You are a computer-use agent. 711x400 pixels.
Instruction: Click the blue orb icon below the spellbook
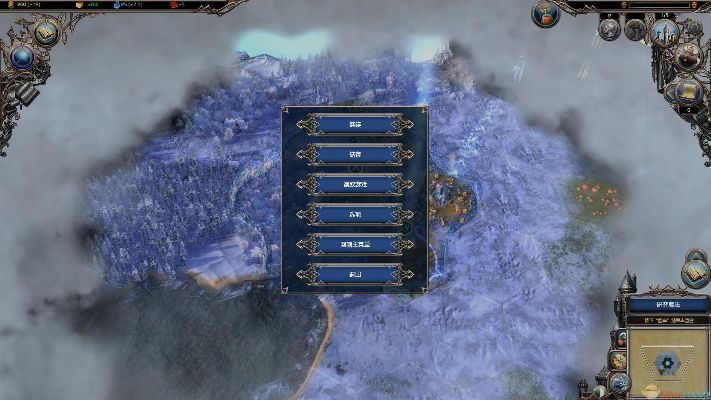click(x=22, y=56)
